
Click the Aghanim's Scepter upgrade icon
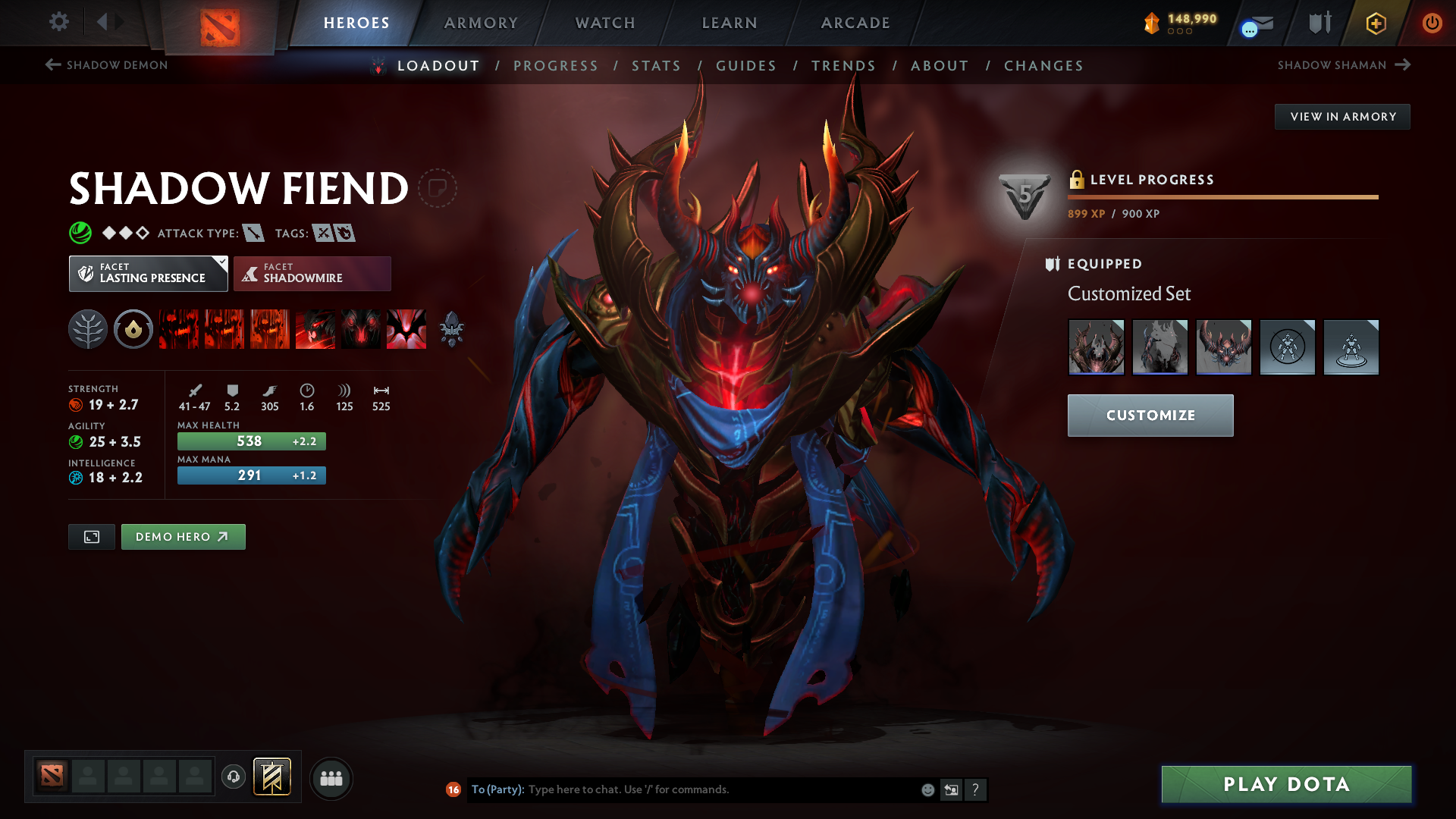(451, 329)
